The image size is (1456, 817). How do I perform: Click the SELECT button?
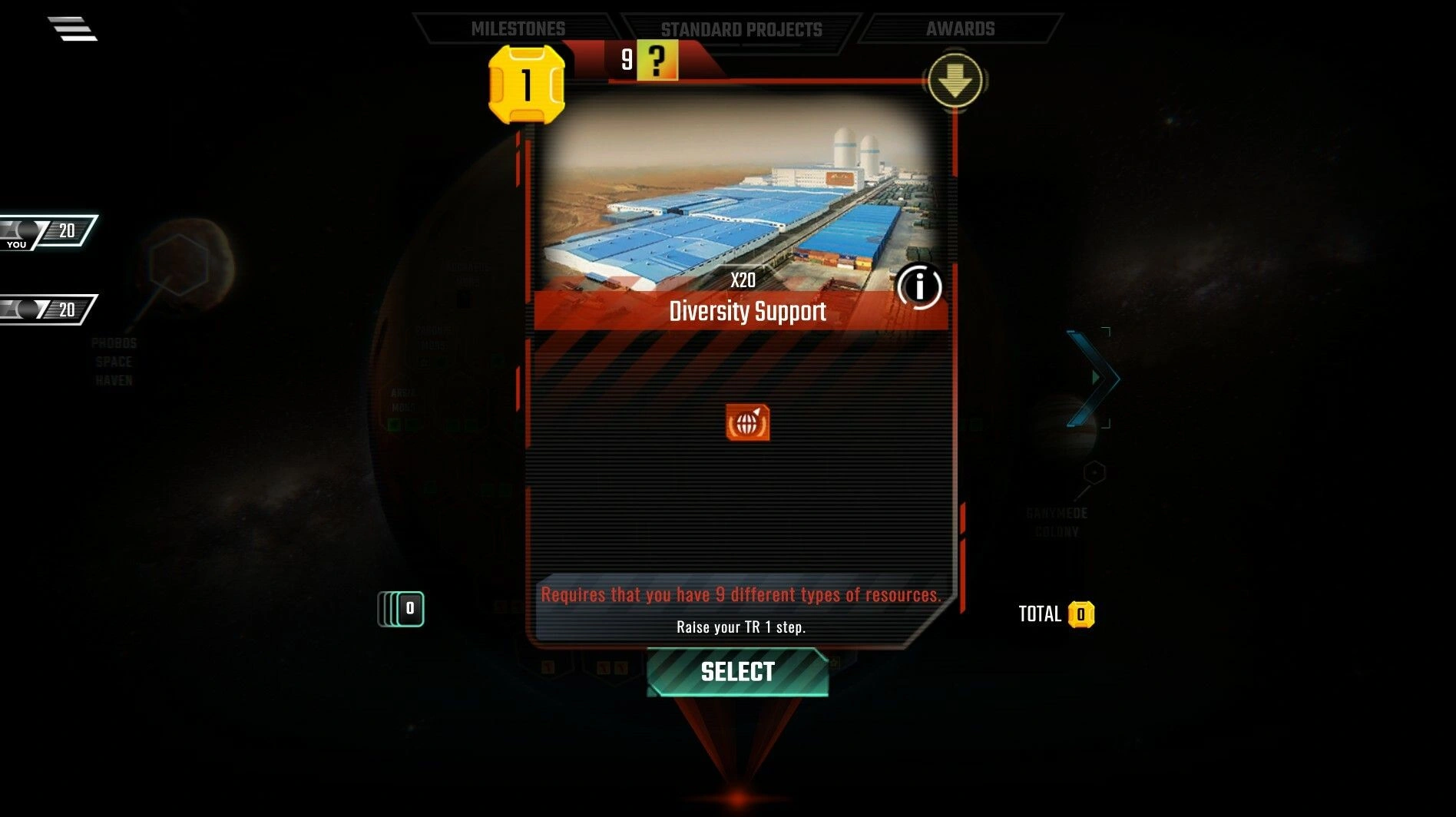pyautogui.click(x=737, y=672)
